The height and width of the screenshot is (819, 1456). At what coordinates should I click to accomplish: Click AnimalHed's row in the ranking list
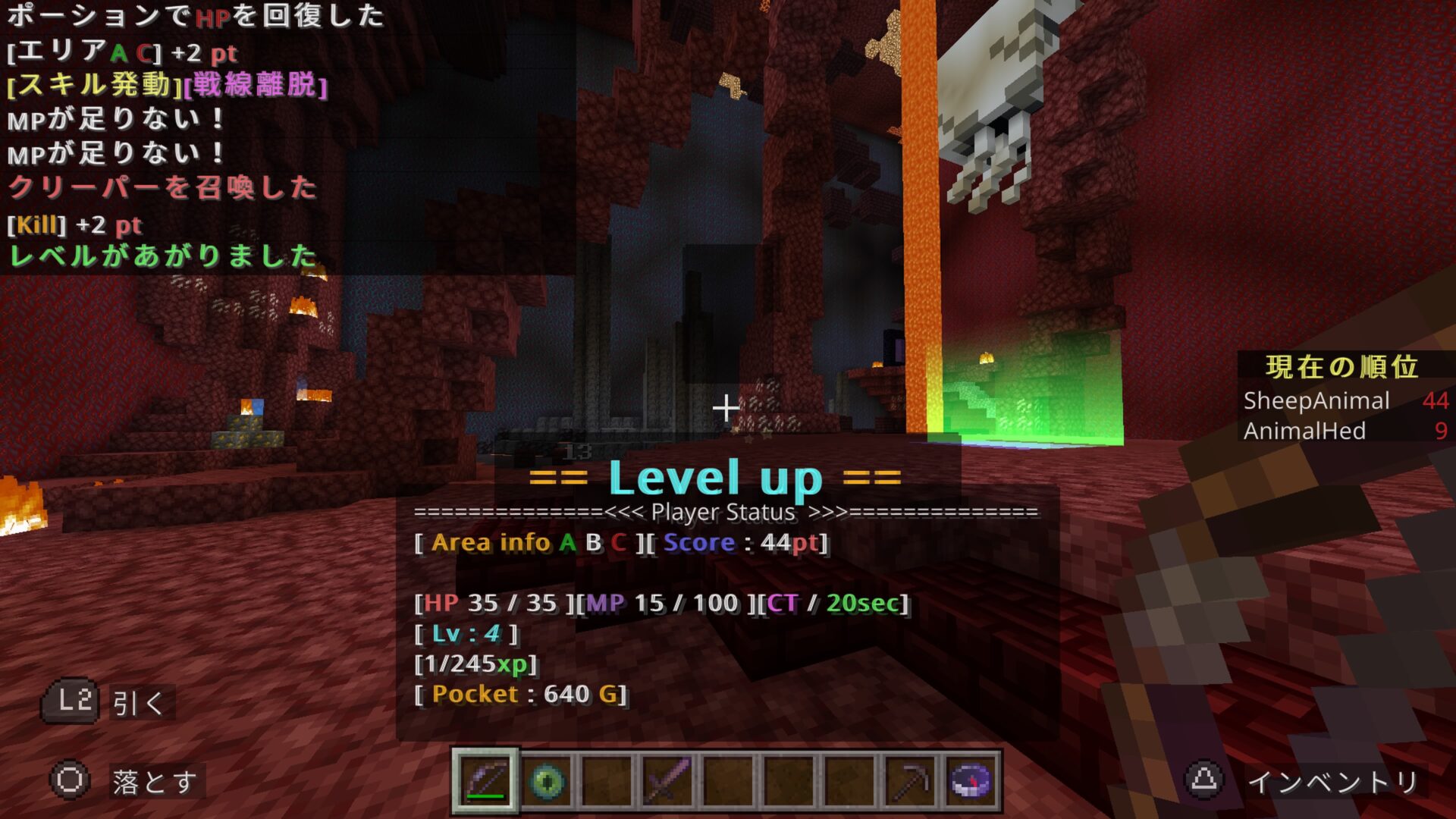[1344, 431]
